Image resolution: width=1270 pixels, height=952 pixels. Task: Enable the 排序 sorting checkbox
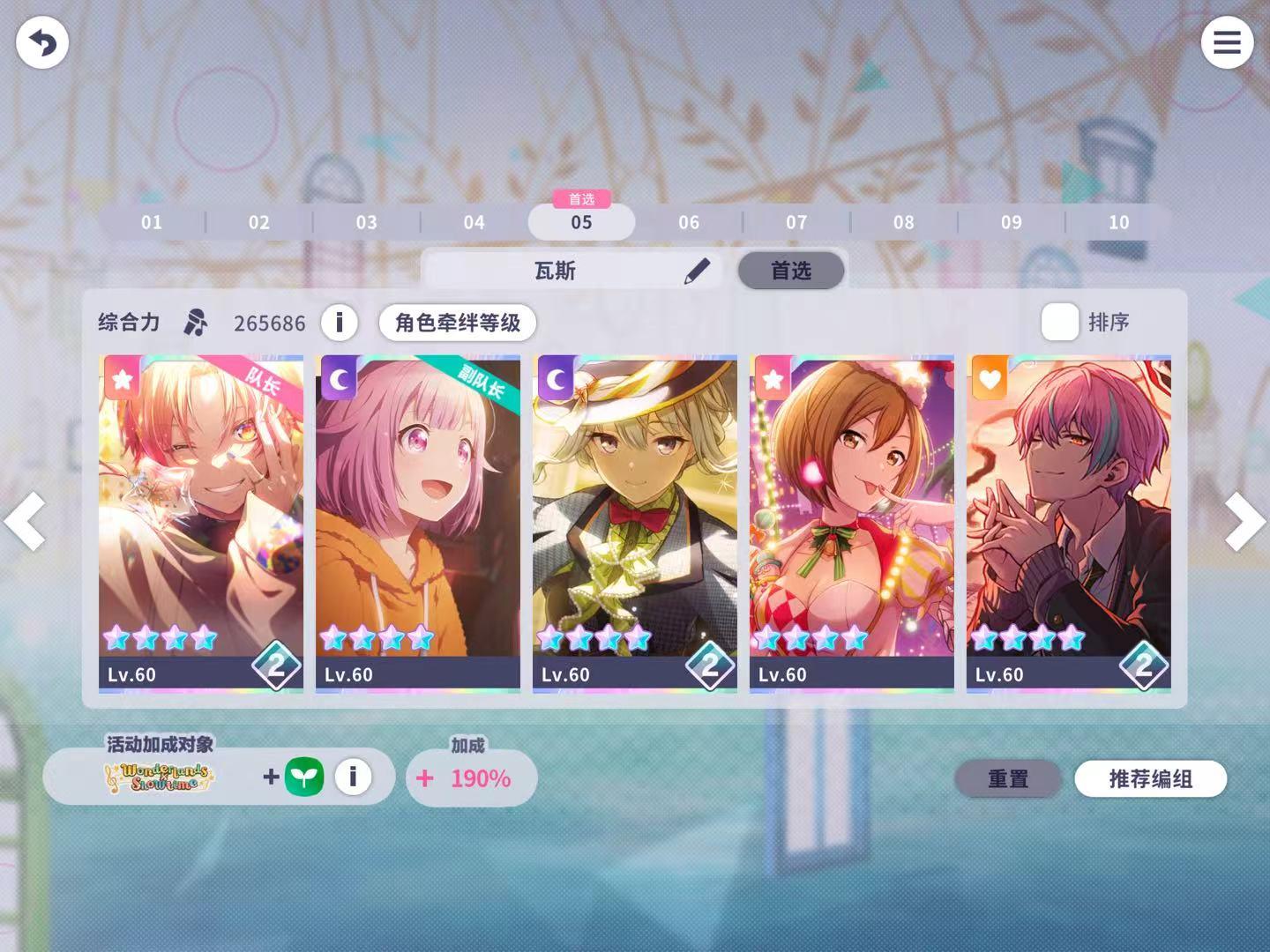(1058, 323)
